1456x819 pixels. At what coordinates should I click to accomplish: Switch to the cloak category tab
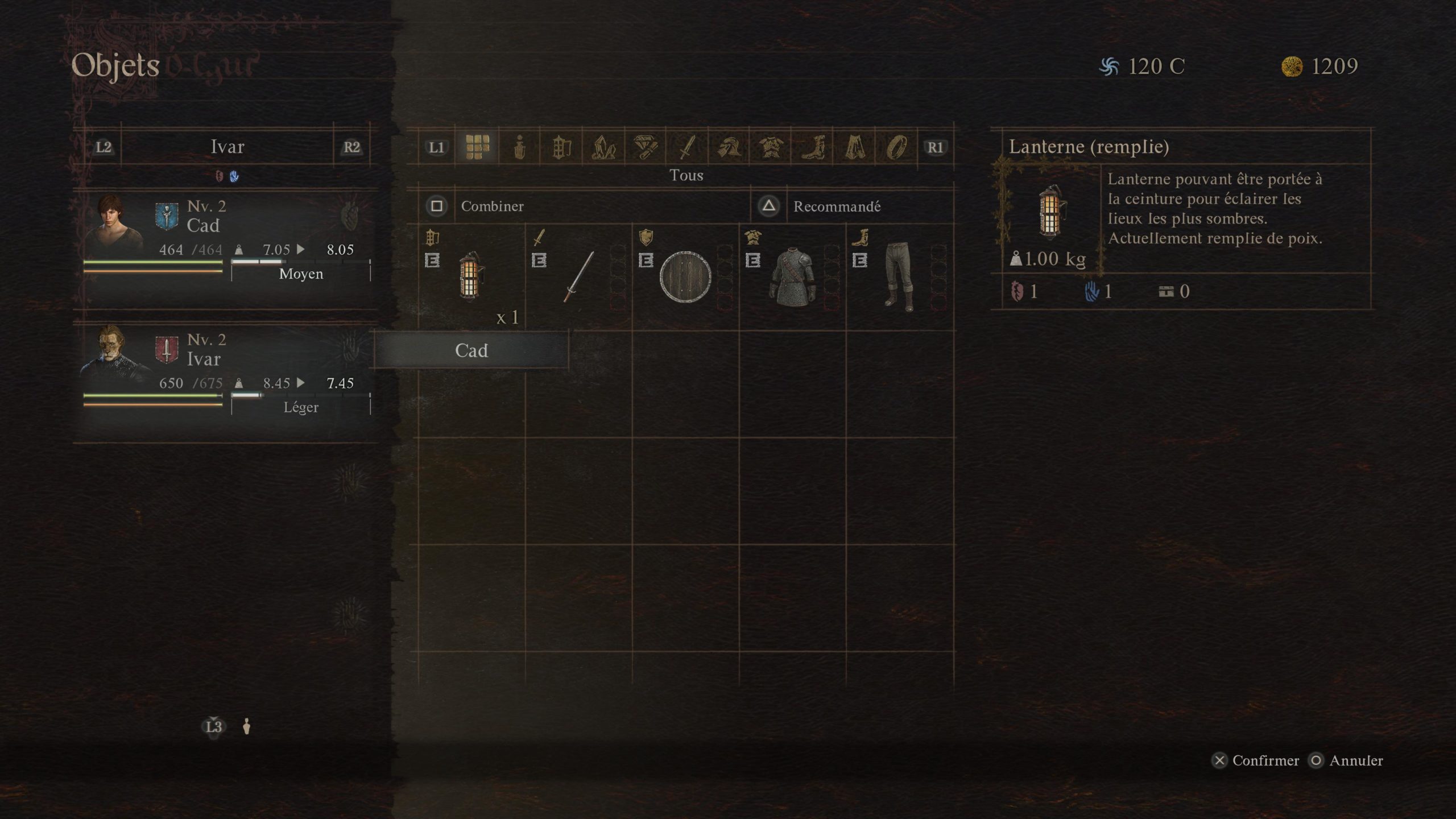tap(855, 148)
